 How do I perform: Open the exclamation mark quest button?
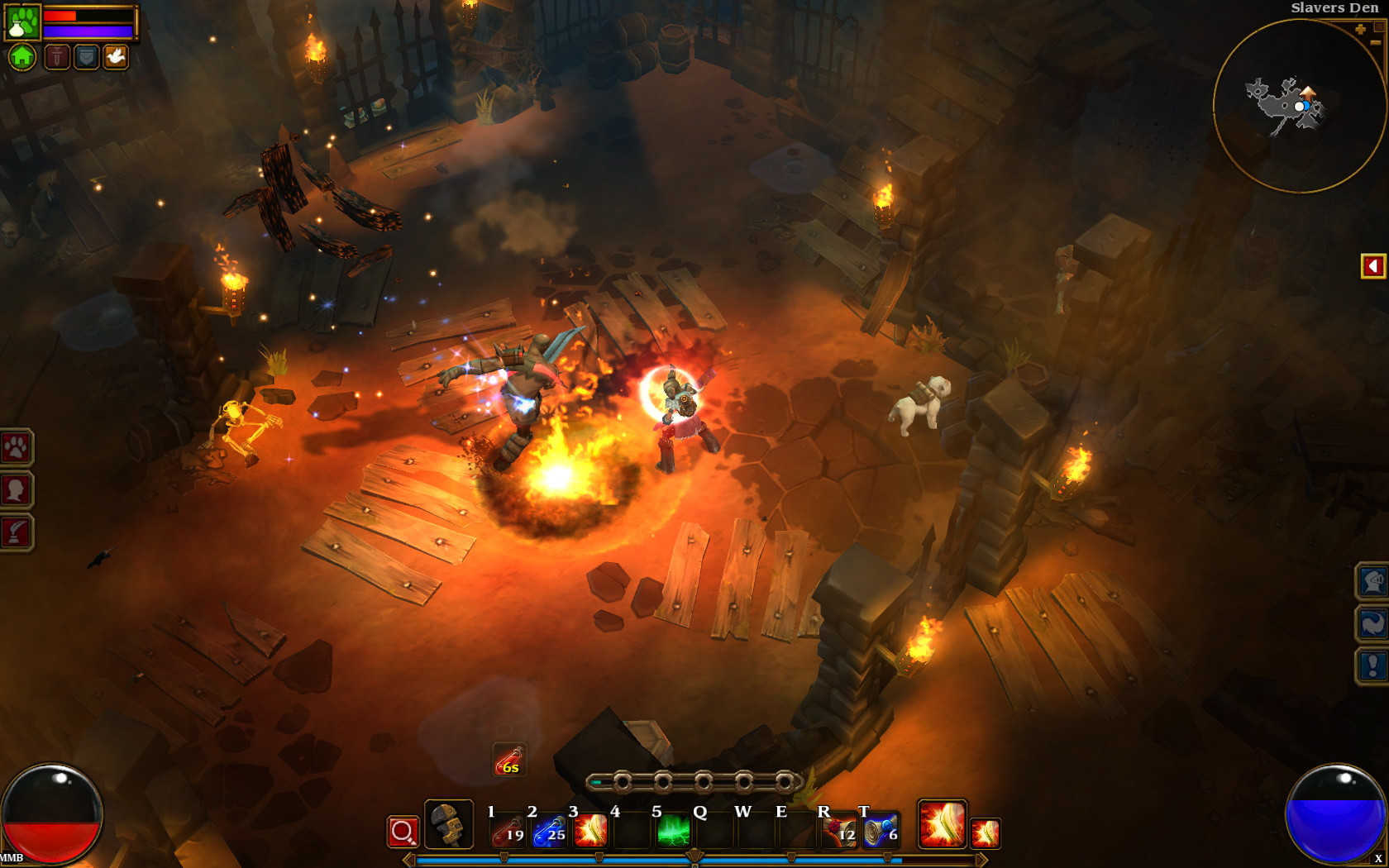[x=1372, y=665]
